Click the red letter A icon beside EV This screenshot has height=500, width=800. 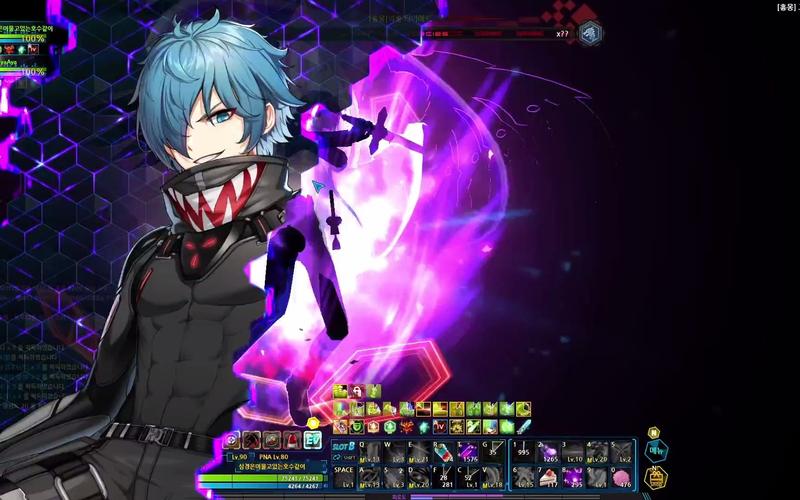291,440
